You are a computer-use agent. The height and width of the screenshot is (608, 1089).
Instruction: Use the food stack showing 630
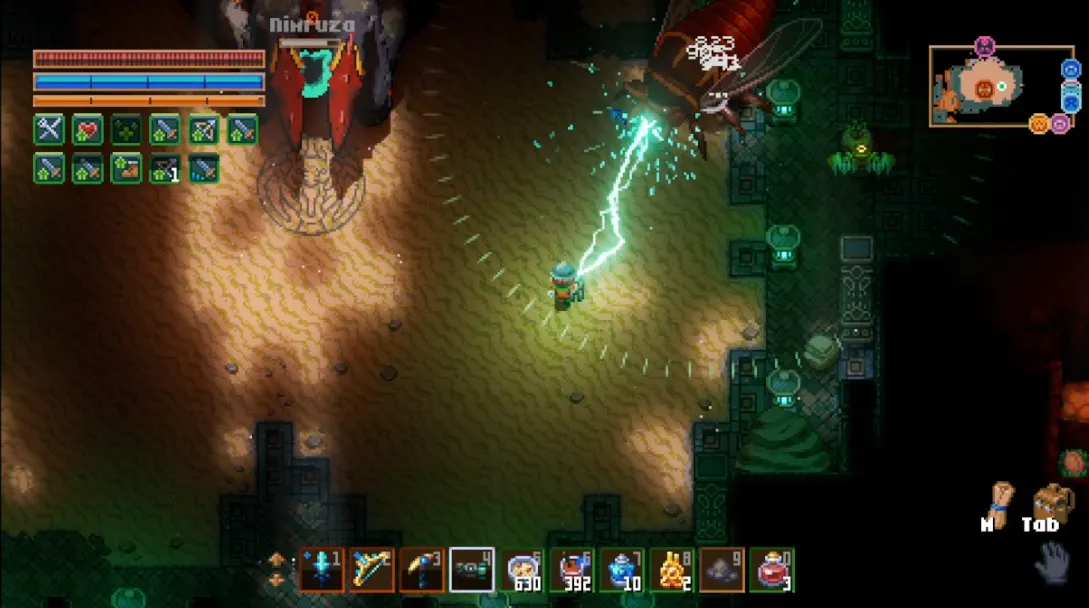click(x=522, y=570)
